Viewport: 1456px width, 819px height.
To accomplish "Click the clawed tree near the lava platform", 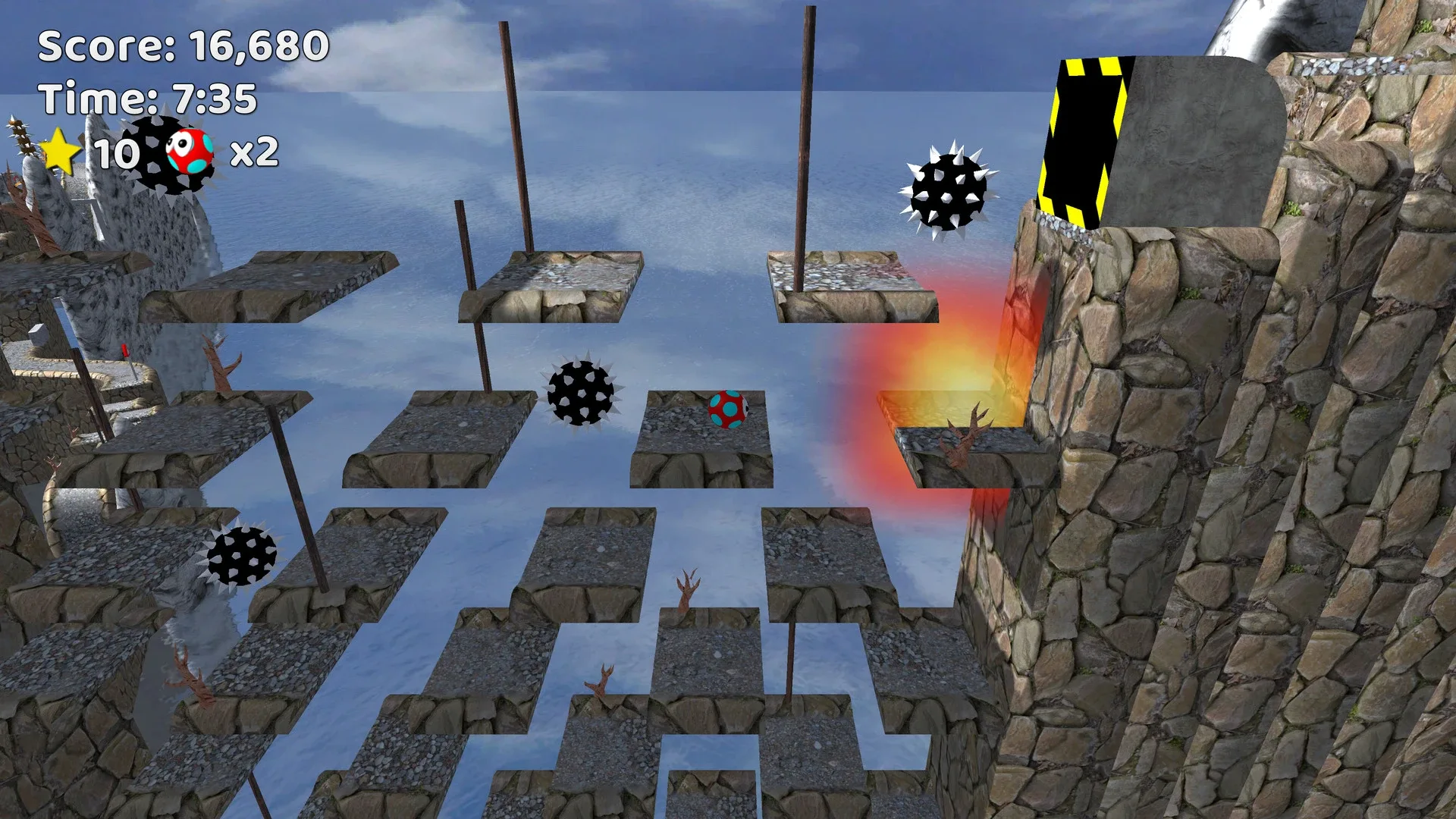I will 968,432.
